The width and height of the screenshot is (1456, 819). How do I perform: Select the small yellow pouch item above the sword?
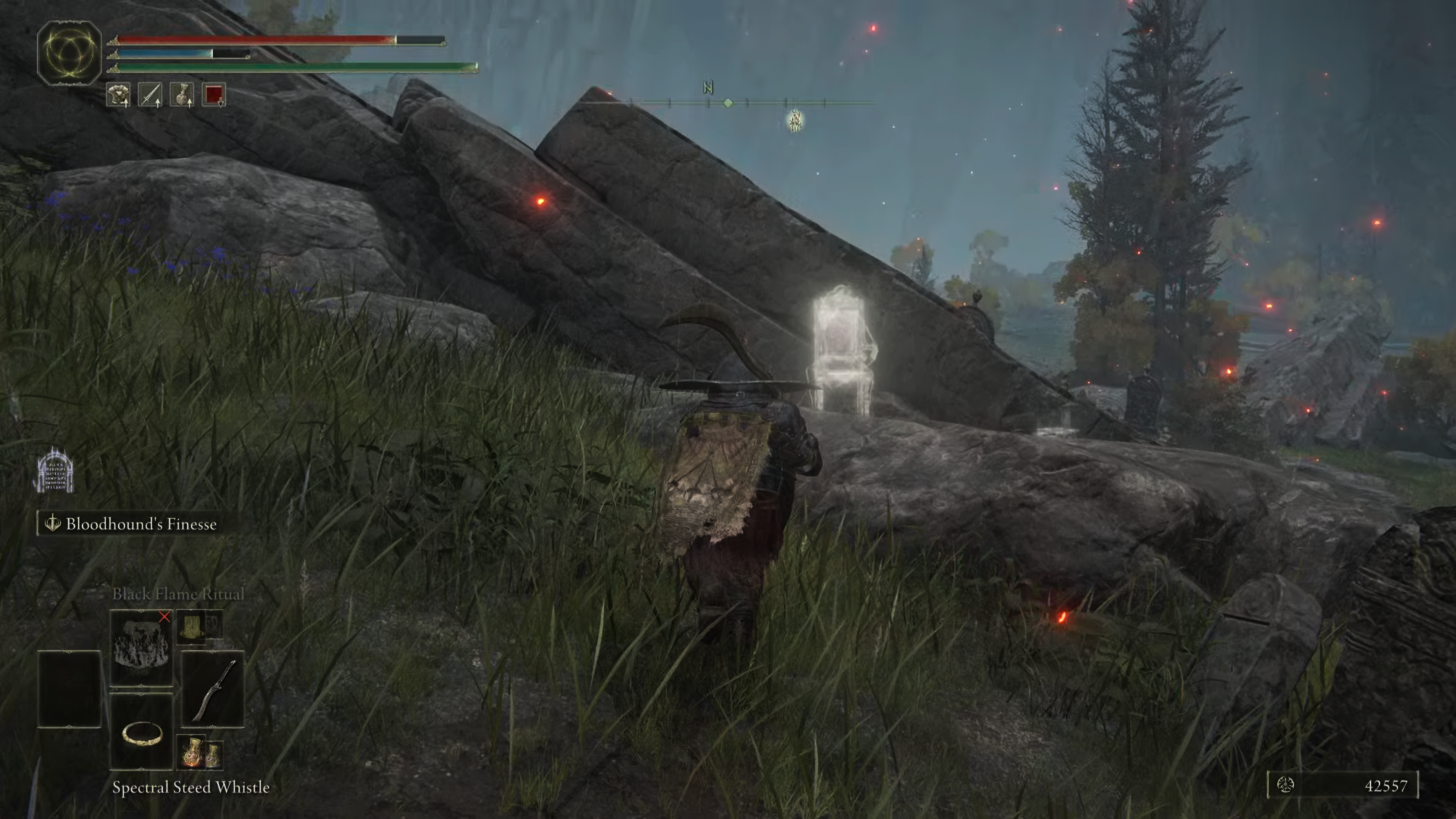(x=192, y=626)
